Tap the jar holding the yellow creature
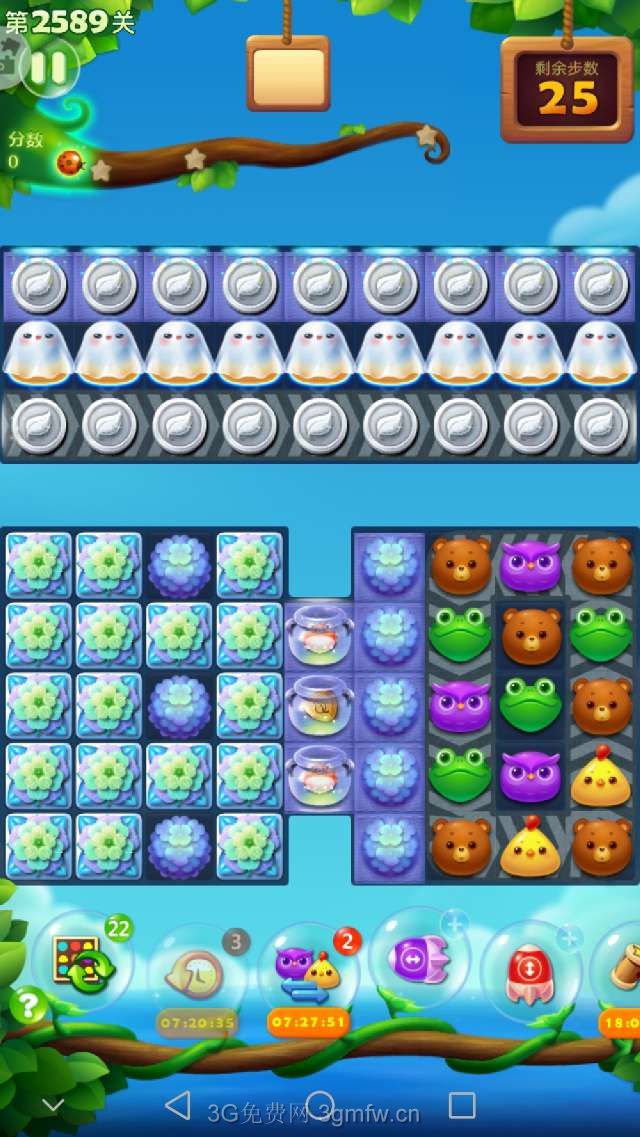Image resolution: width=640 pixels, height=1137 pixels. point(319,704)
